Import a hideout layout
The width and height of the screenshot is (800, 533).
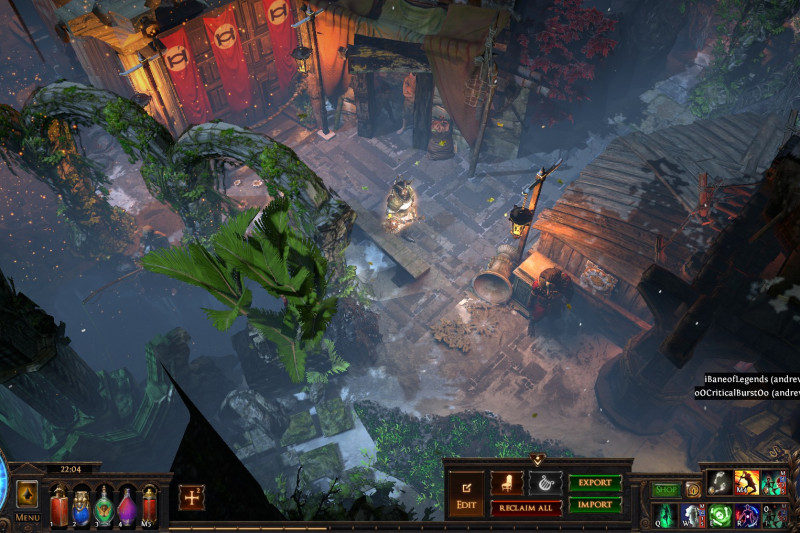tap(595, 505)
